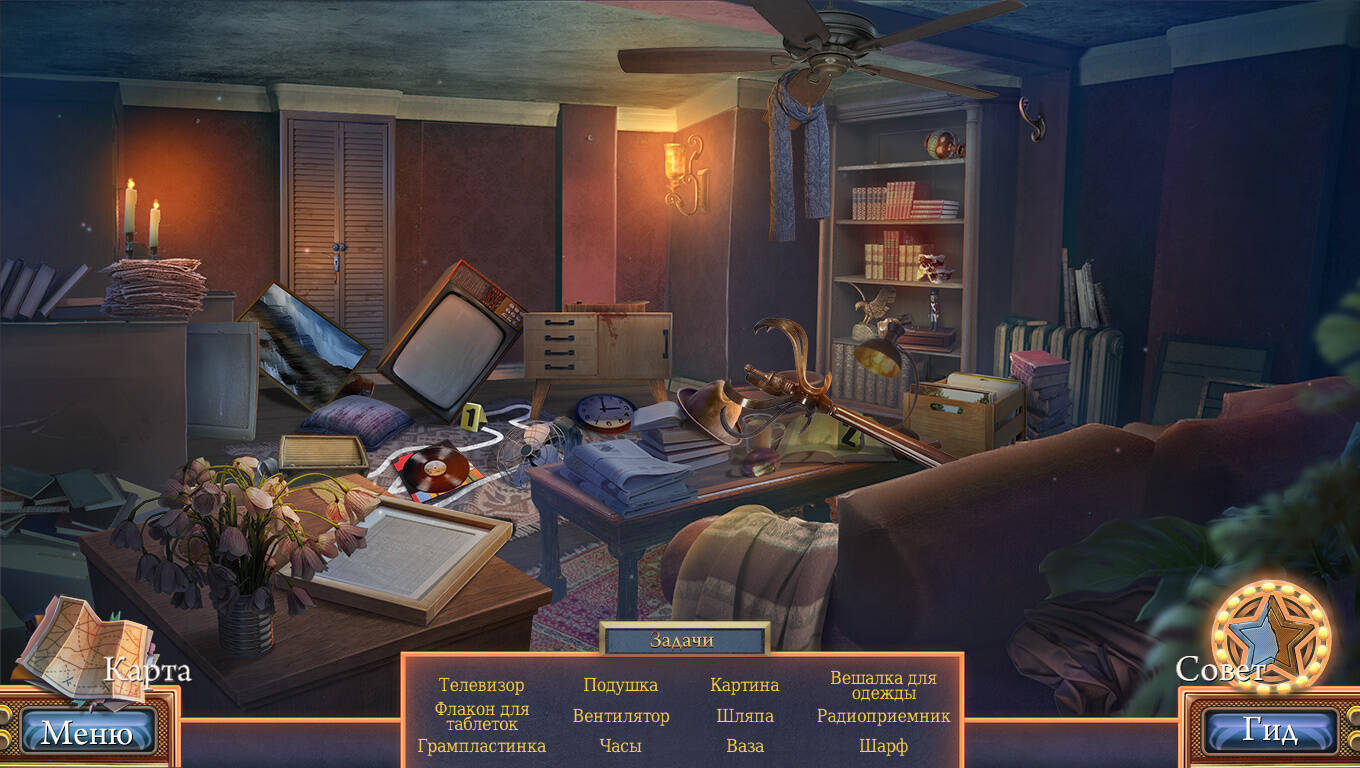This screenshot has height=768, width=1360.
Task: Select Вешалка для одежды in the list
Action: pos(883,685)
